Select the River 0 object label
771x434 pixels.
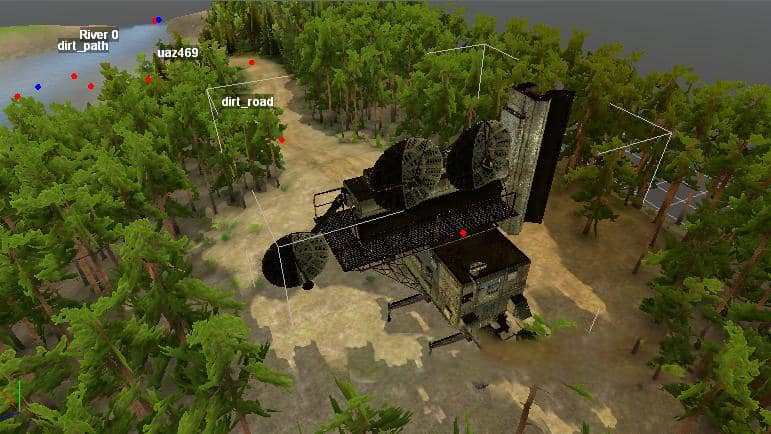click(98, 34)
